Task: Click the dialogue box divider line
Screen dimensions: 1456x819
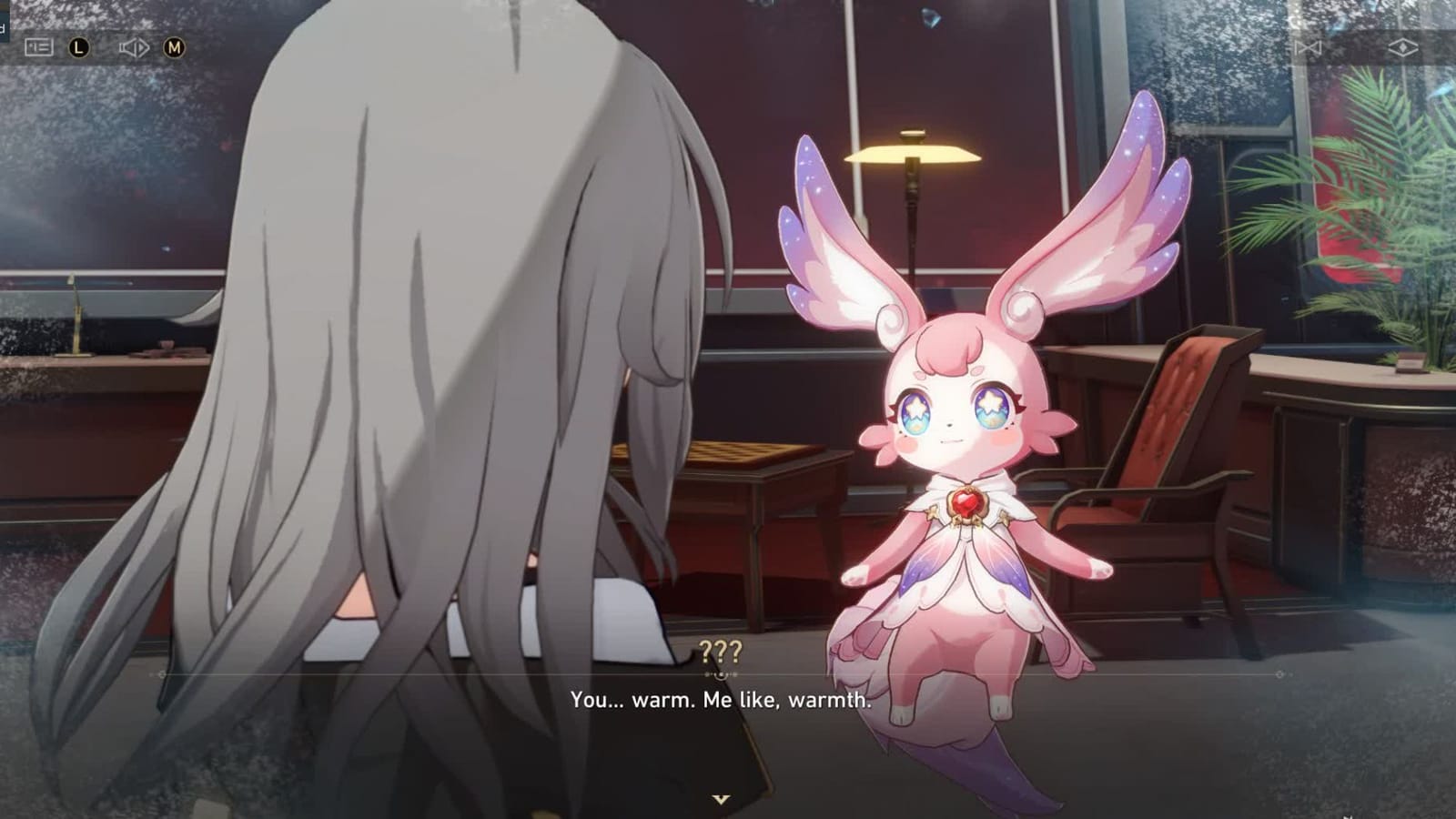Action: pos(722,675)
